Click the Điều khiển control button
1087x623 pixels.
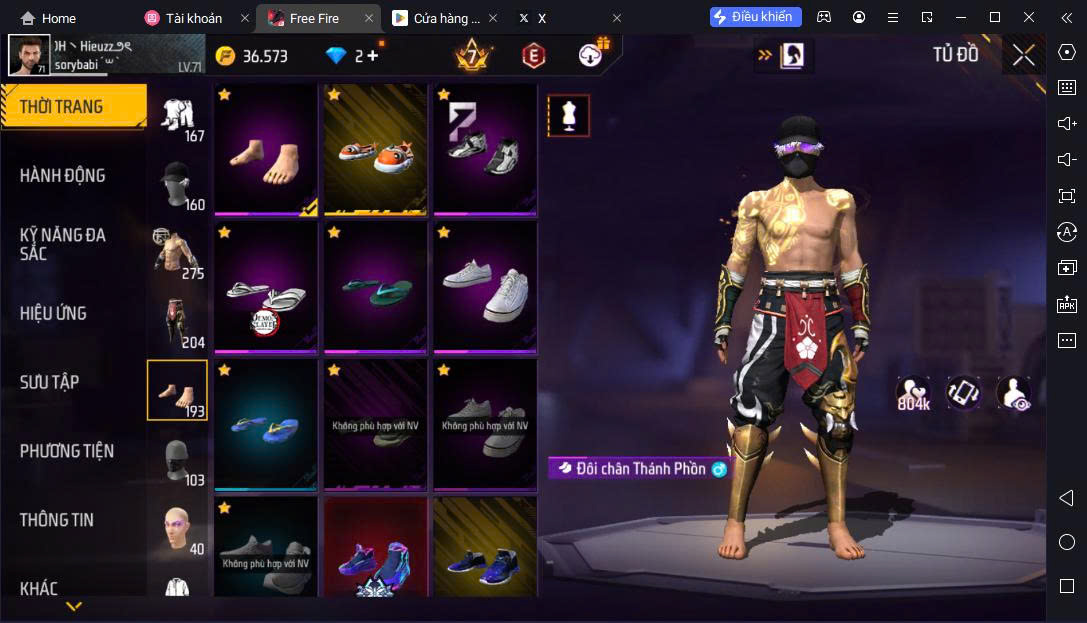pyautogui.click(x=755, y=17)
